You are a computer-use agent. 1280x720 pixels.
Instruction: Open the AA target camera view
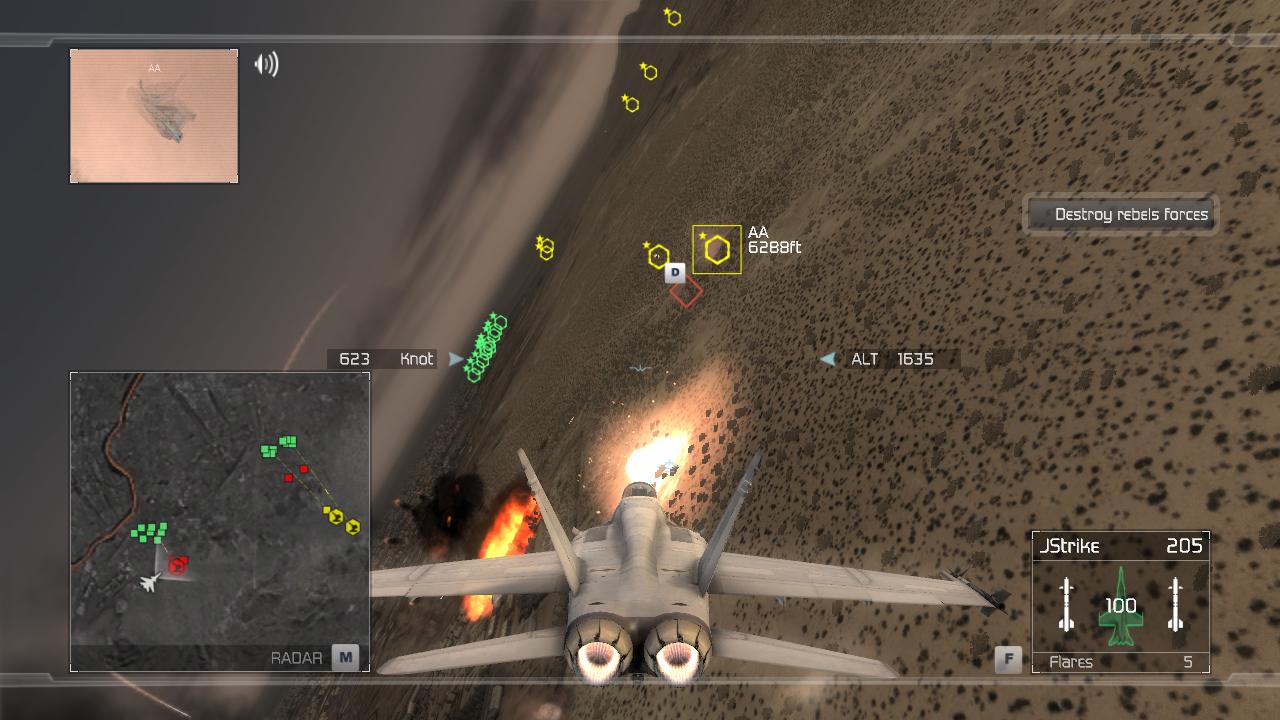pos(154,116)
